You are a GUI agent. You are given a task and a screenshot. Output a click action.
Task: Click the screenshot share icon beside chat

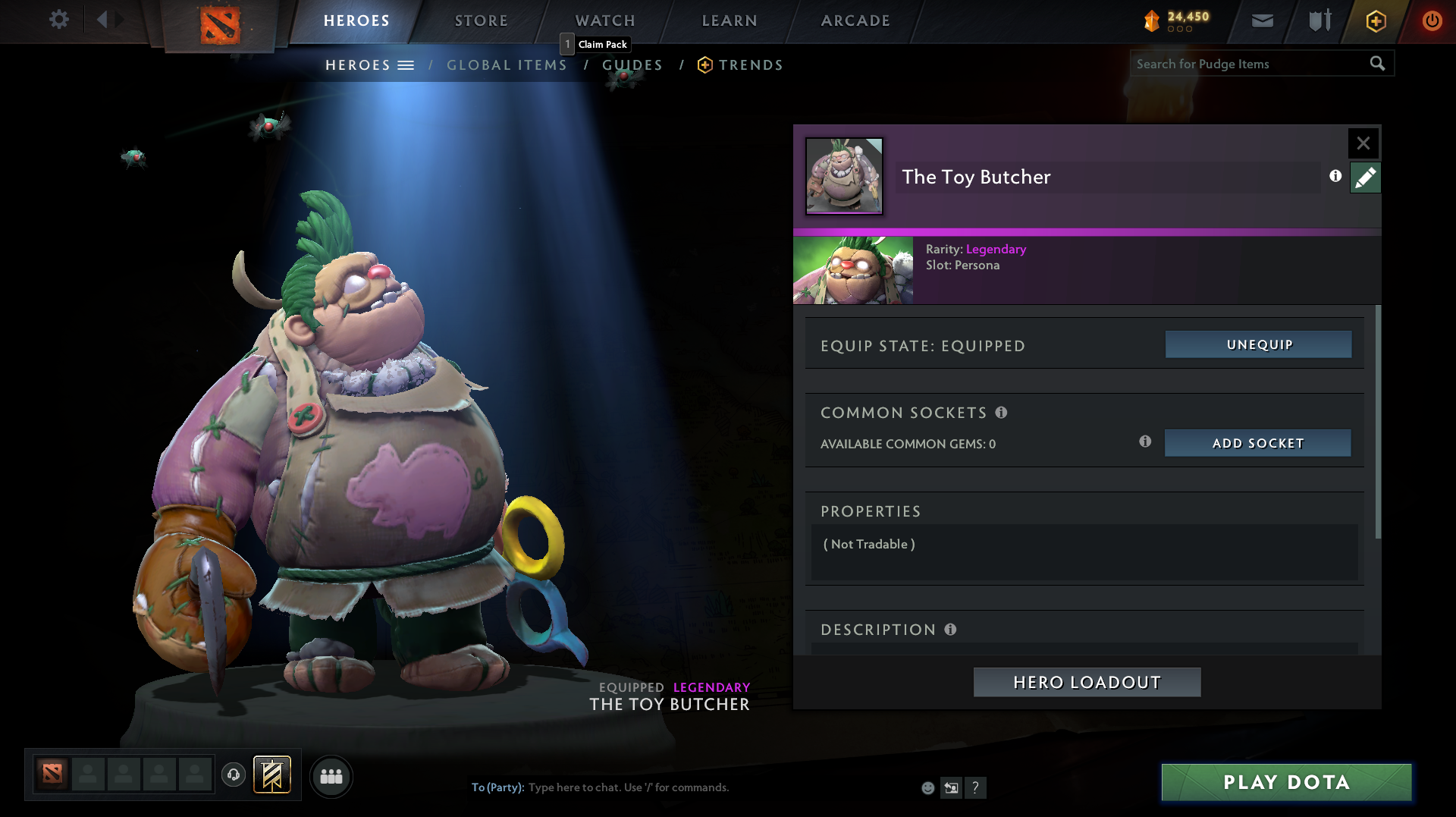point(952,787)
